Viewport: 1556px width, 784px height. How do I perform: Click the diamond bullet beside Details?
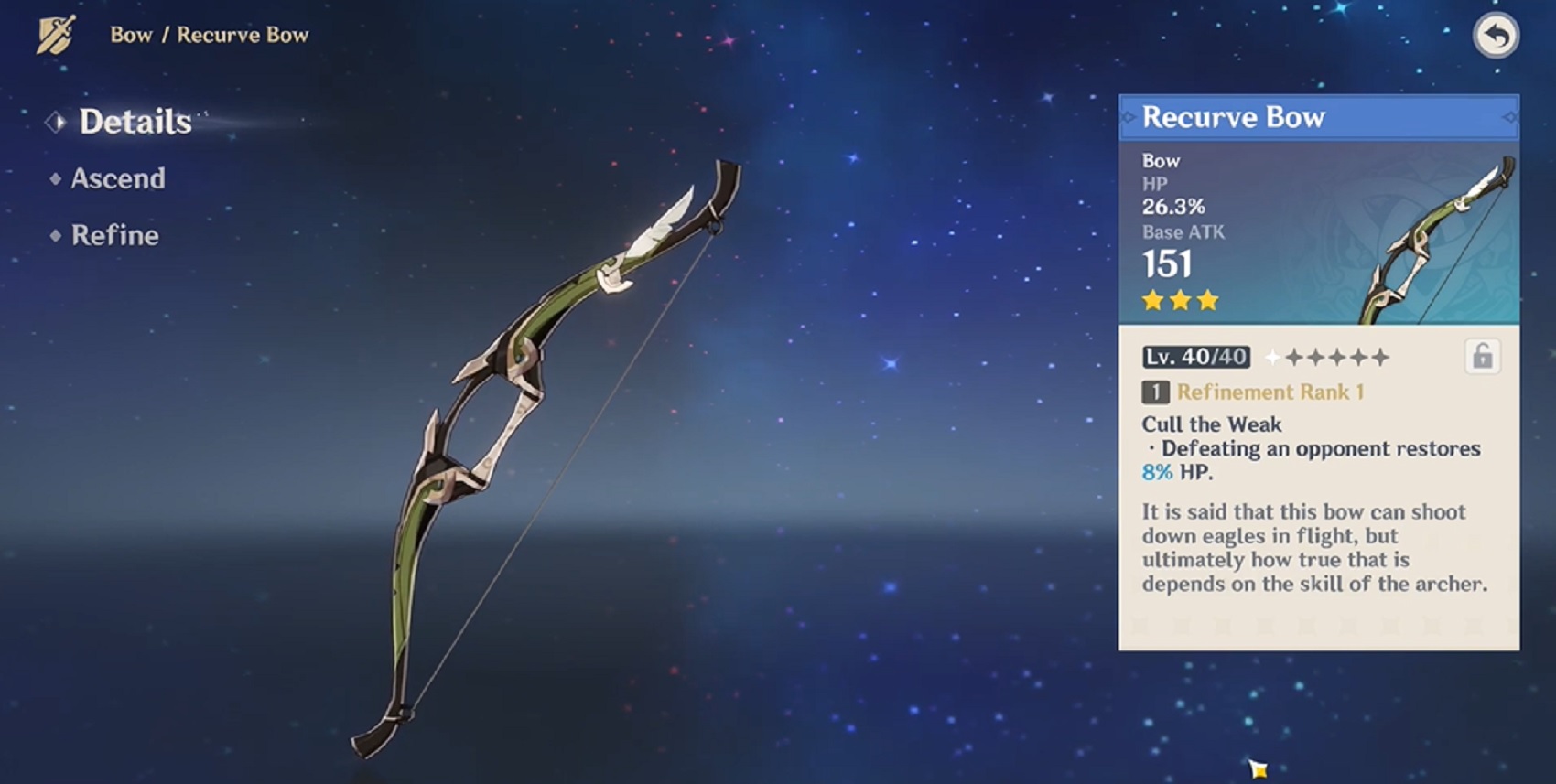click(57, 120)
